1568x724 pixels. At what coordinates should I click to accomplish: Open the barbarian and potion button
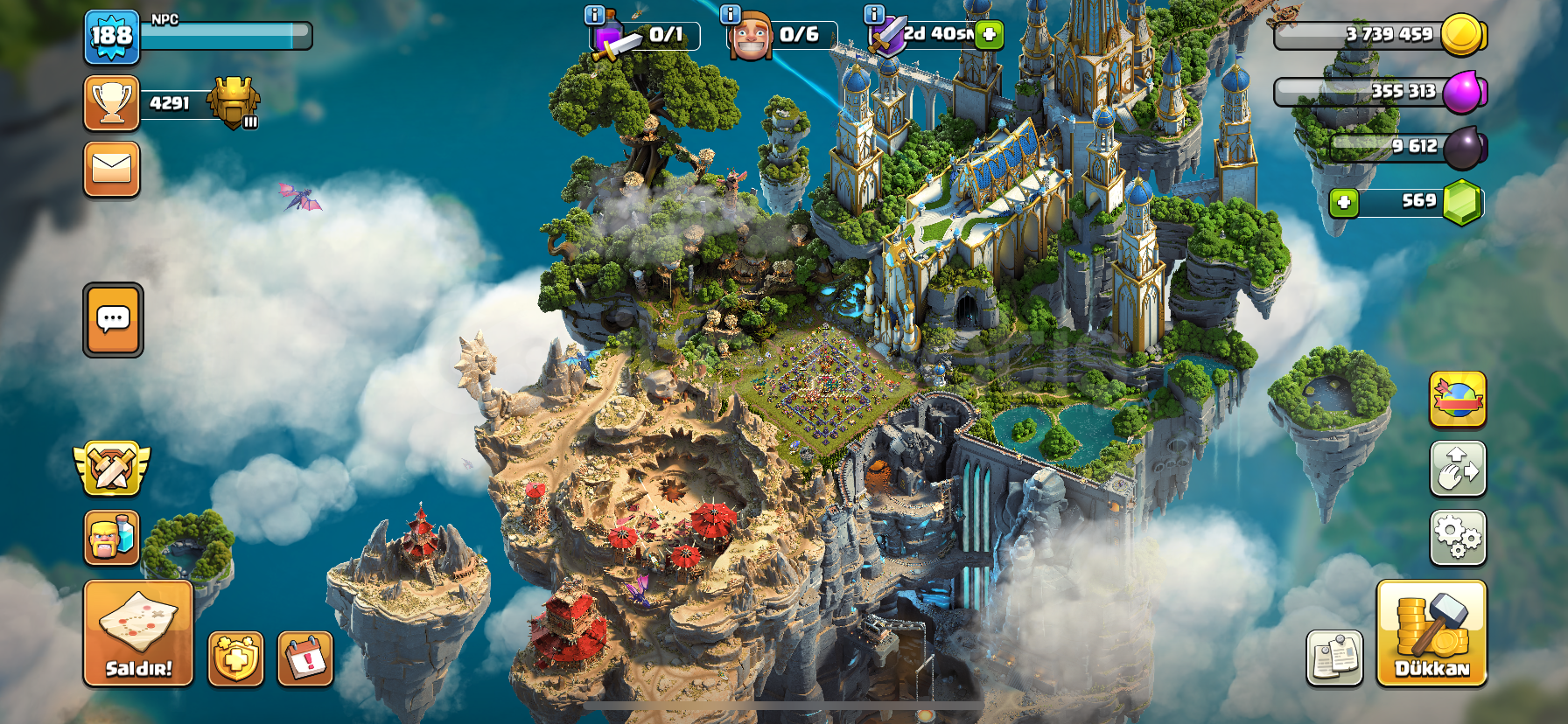(x=112, y=537)
